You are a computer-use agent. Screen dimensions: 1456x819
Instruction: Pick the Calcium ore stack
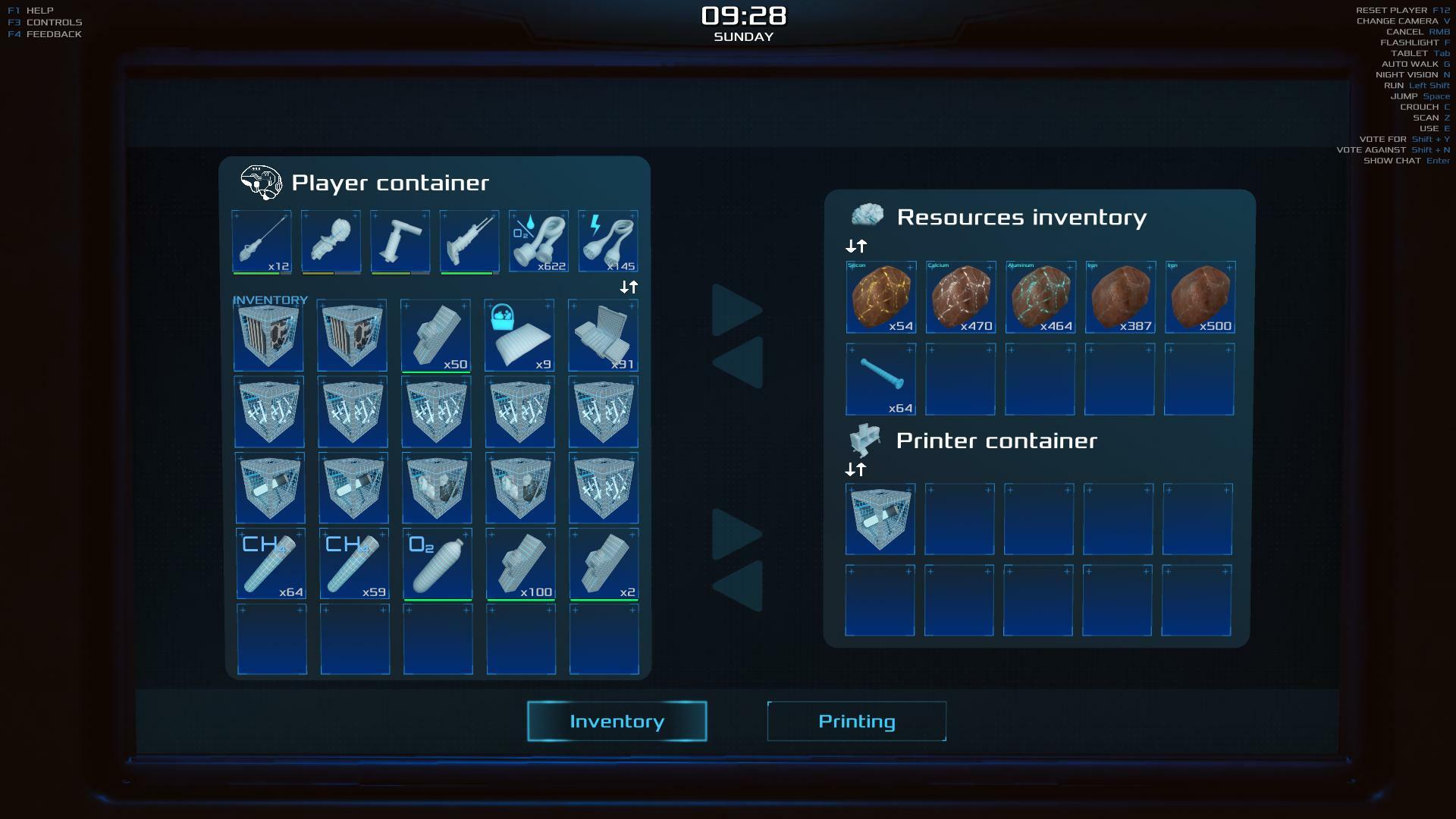pyautogui.click(x=960, y=297)
